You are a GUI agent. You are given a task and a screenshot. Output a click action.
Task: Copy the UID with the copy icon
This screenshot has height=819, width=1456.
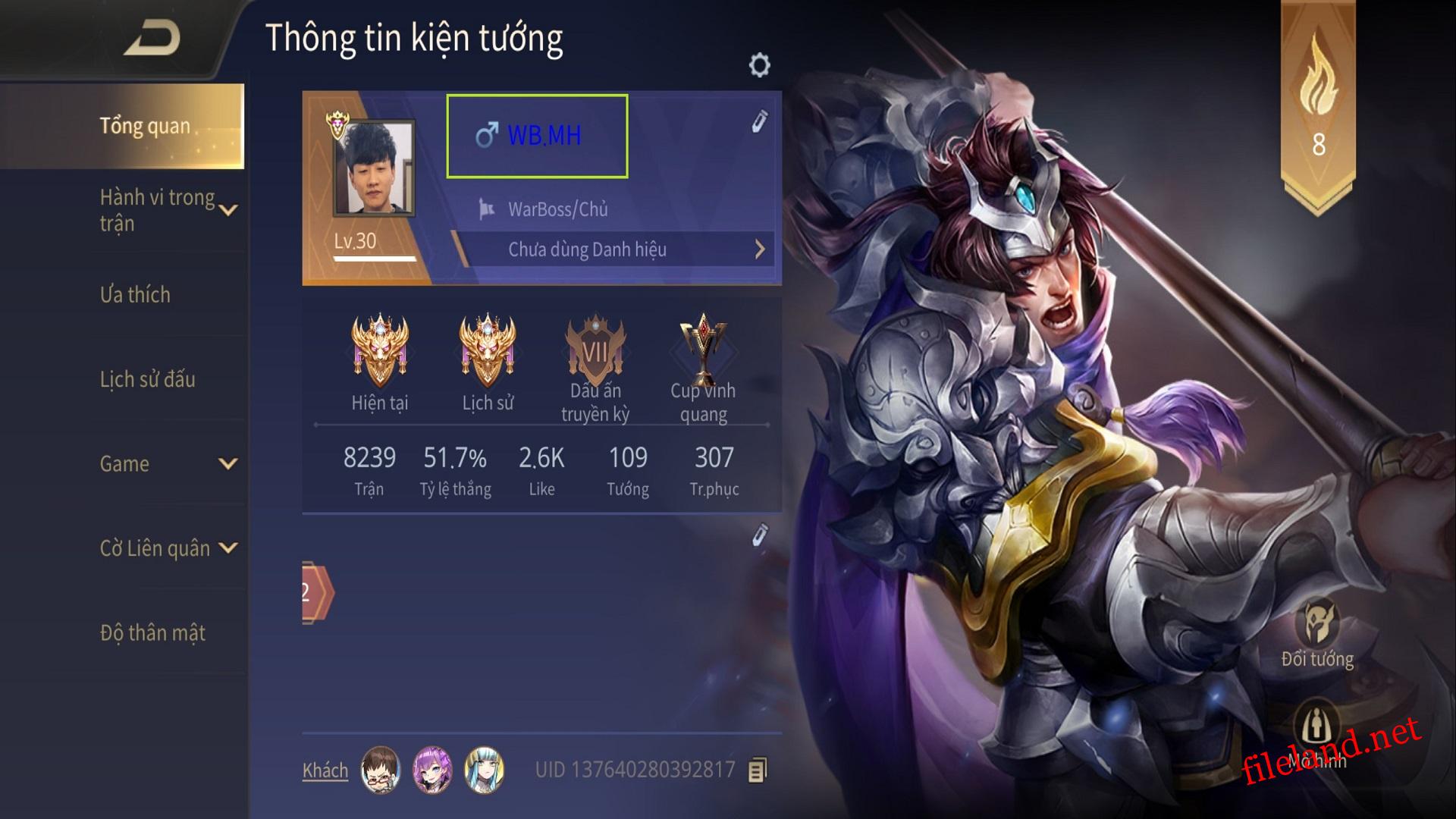click(758, 770)
